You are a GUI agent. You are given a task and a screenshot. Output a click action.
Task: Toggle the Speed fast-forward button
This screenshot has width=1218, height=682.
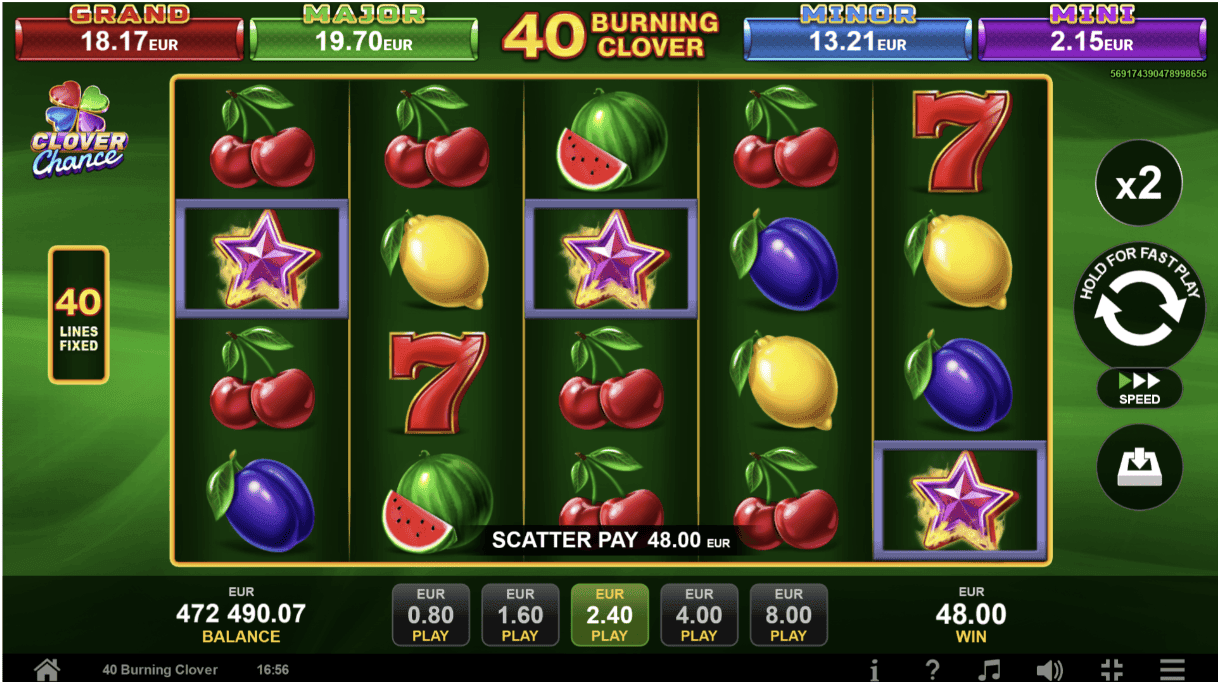(x=1139, y=388)
